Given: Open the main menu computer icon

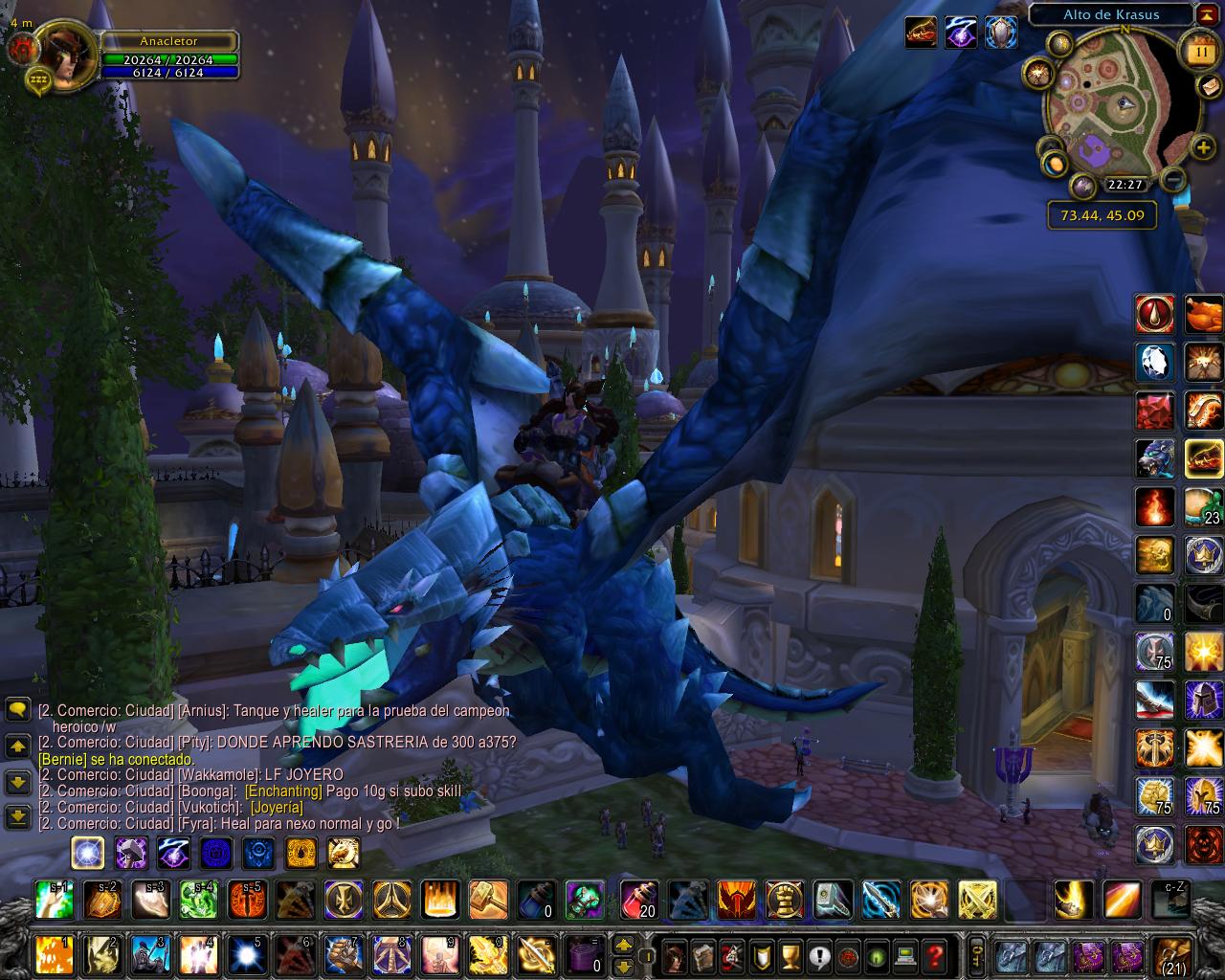Looking at the screenshot, I should [x=905, y=954].
